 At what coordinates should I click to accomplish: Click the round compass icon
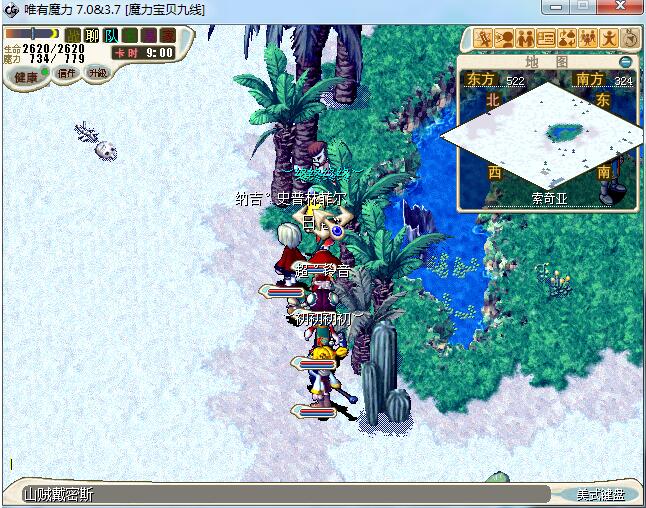[x=630, y=39]
